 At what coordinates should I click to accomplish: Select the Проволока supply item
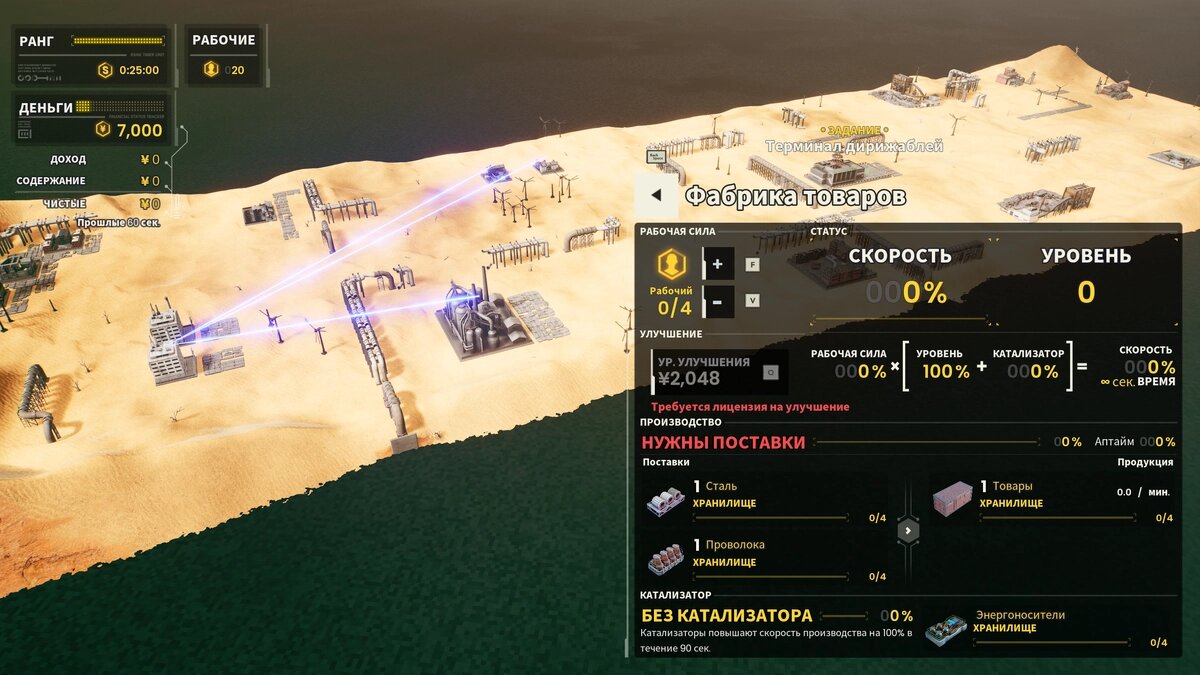click(x=667, y=559)
